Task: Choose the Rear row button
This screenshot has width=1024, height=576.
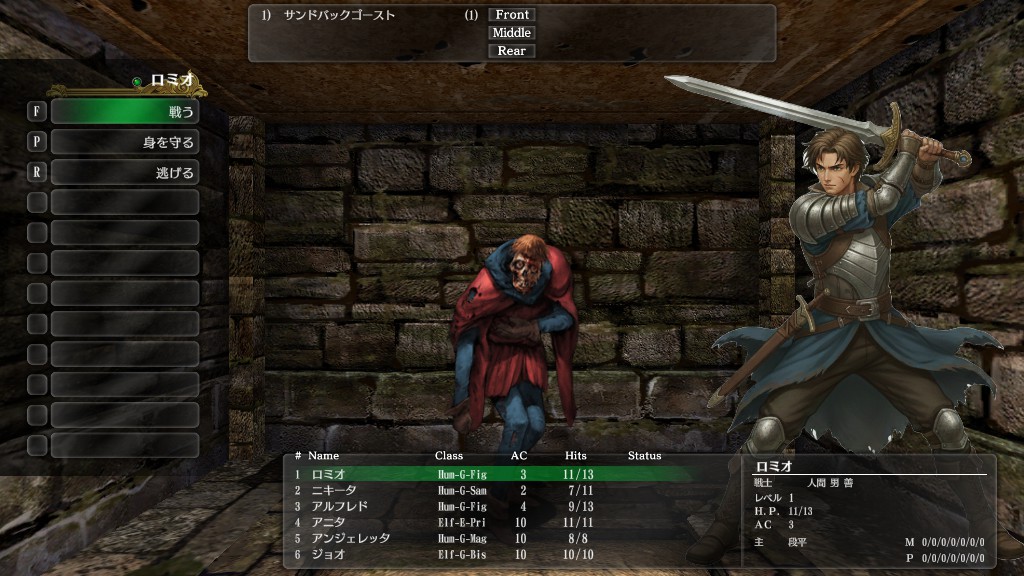Action: pos(512,51)
